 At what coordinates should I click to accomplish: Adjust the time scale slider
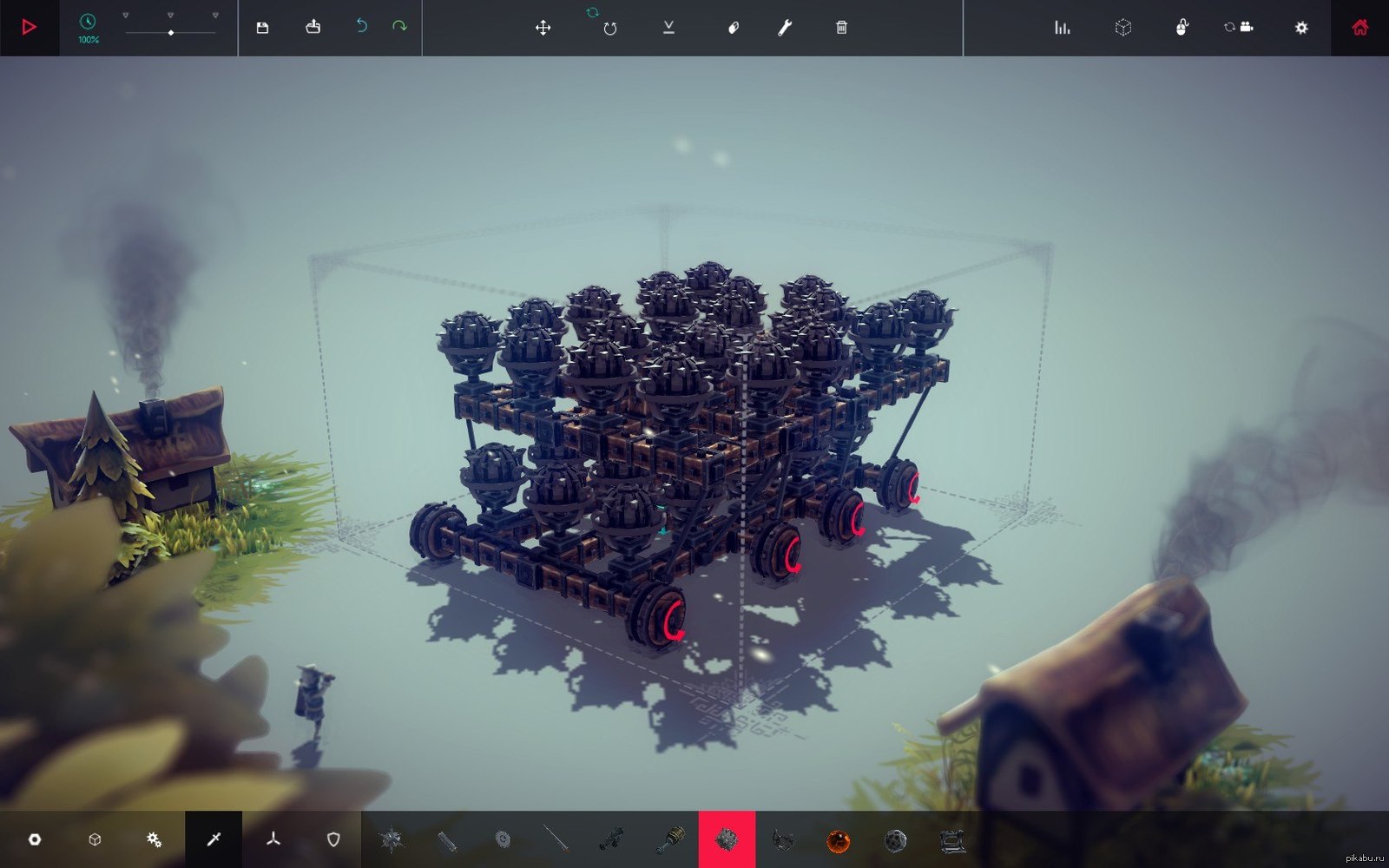pos(171,33)
